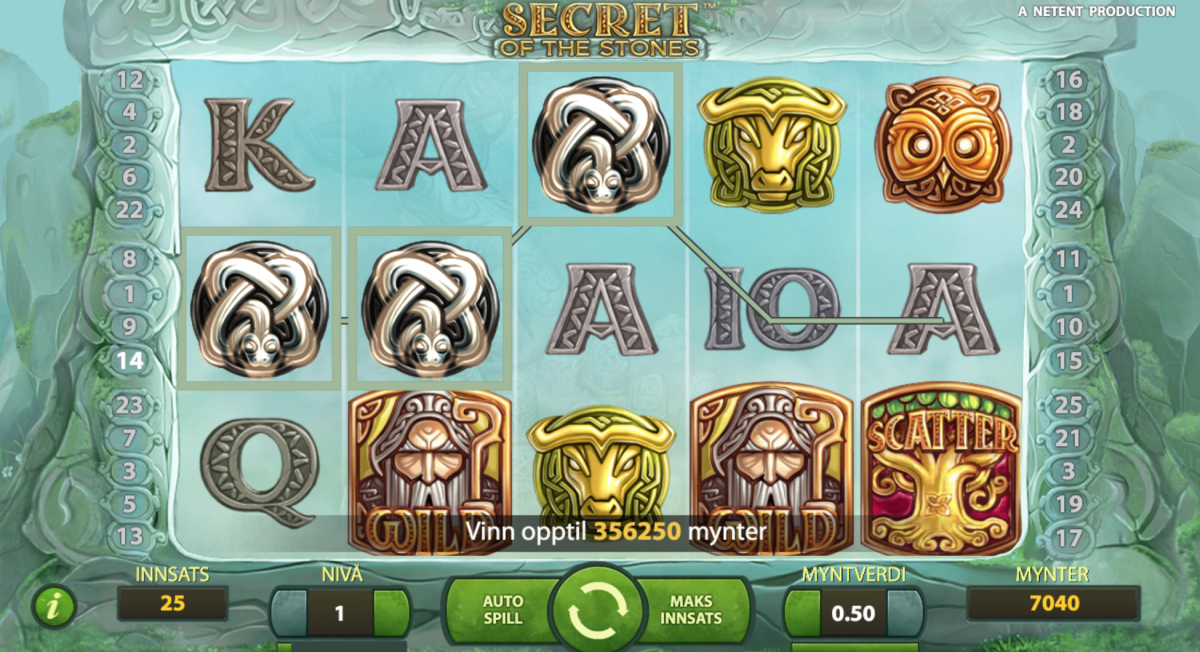Show payline number 23
This screenshot has width=1200, height=652.
[x=130, y=405]
